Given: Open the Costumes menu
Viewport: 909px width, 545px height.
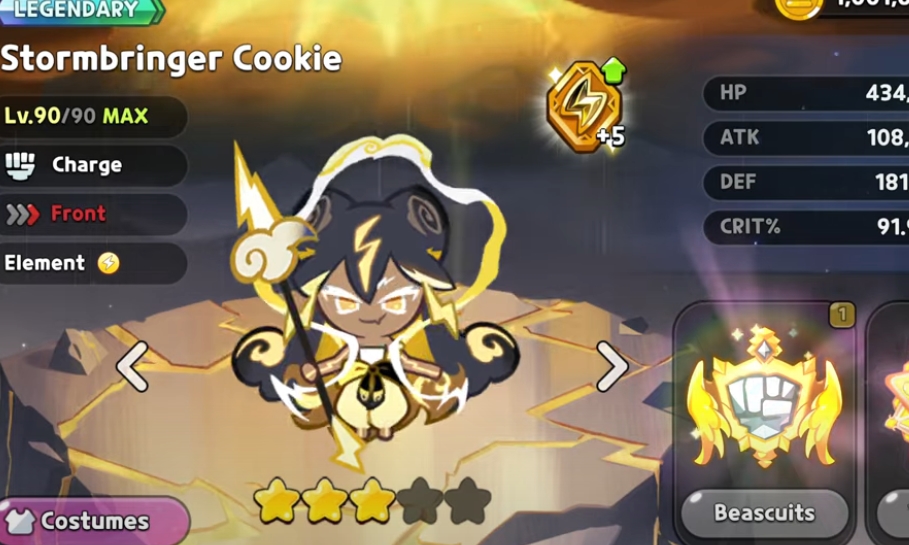Looking at the screenshot, I should pos(92,521).
